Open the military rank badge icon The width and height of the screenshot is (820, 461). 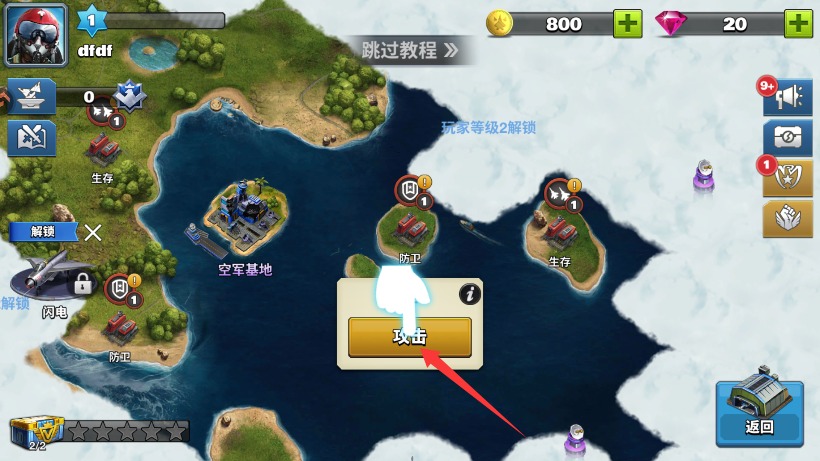[127, 96]
